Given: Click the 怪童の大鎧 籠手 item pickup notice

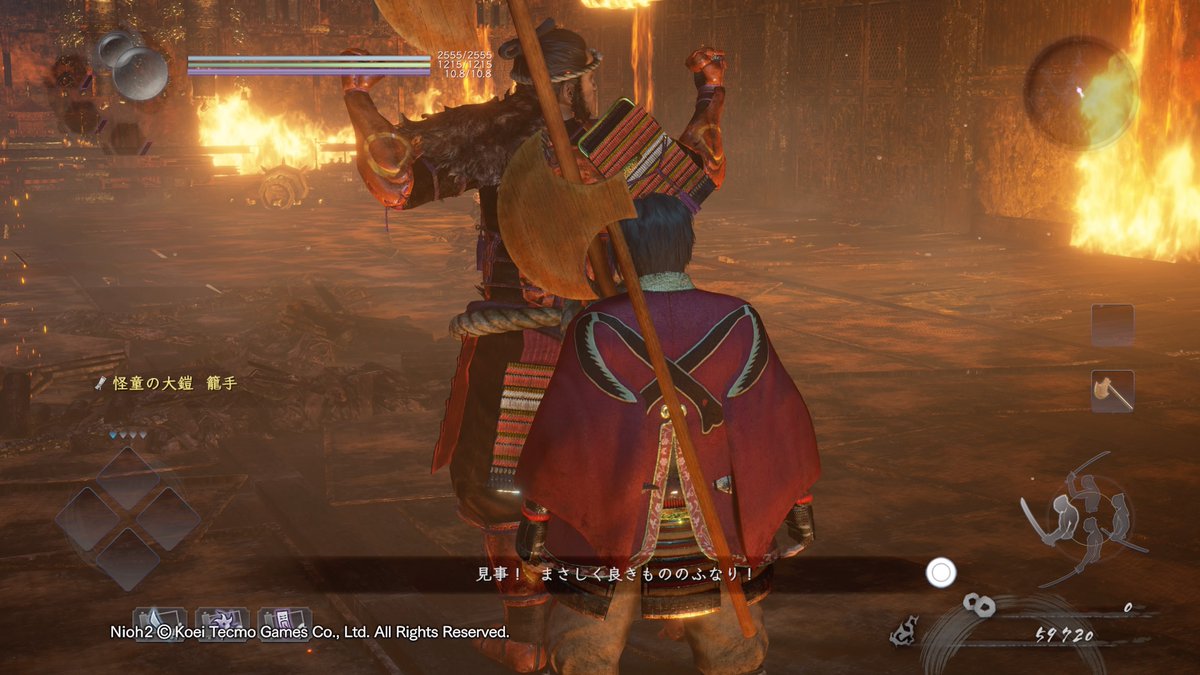Looking at the screenshot, I should [167, 383].
